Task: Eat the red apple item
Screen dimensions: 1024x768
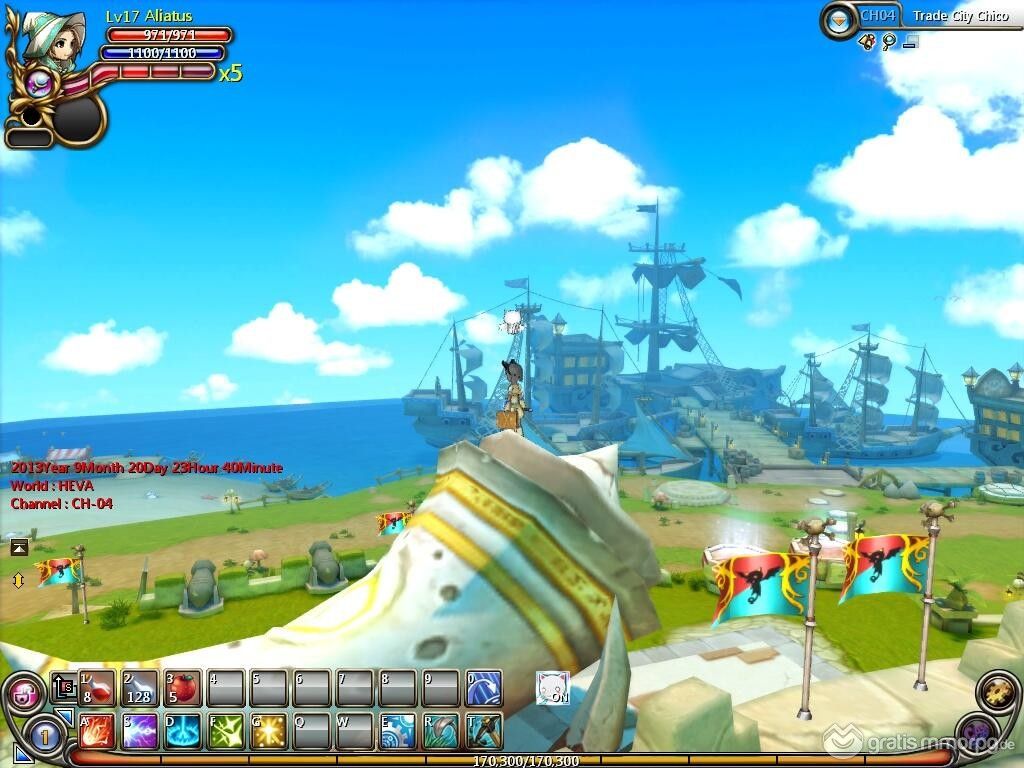Action: (183, 688)
